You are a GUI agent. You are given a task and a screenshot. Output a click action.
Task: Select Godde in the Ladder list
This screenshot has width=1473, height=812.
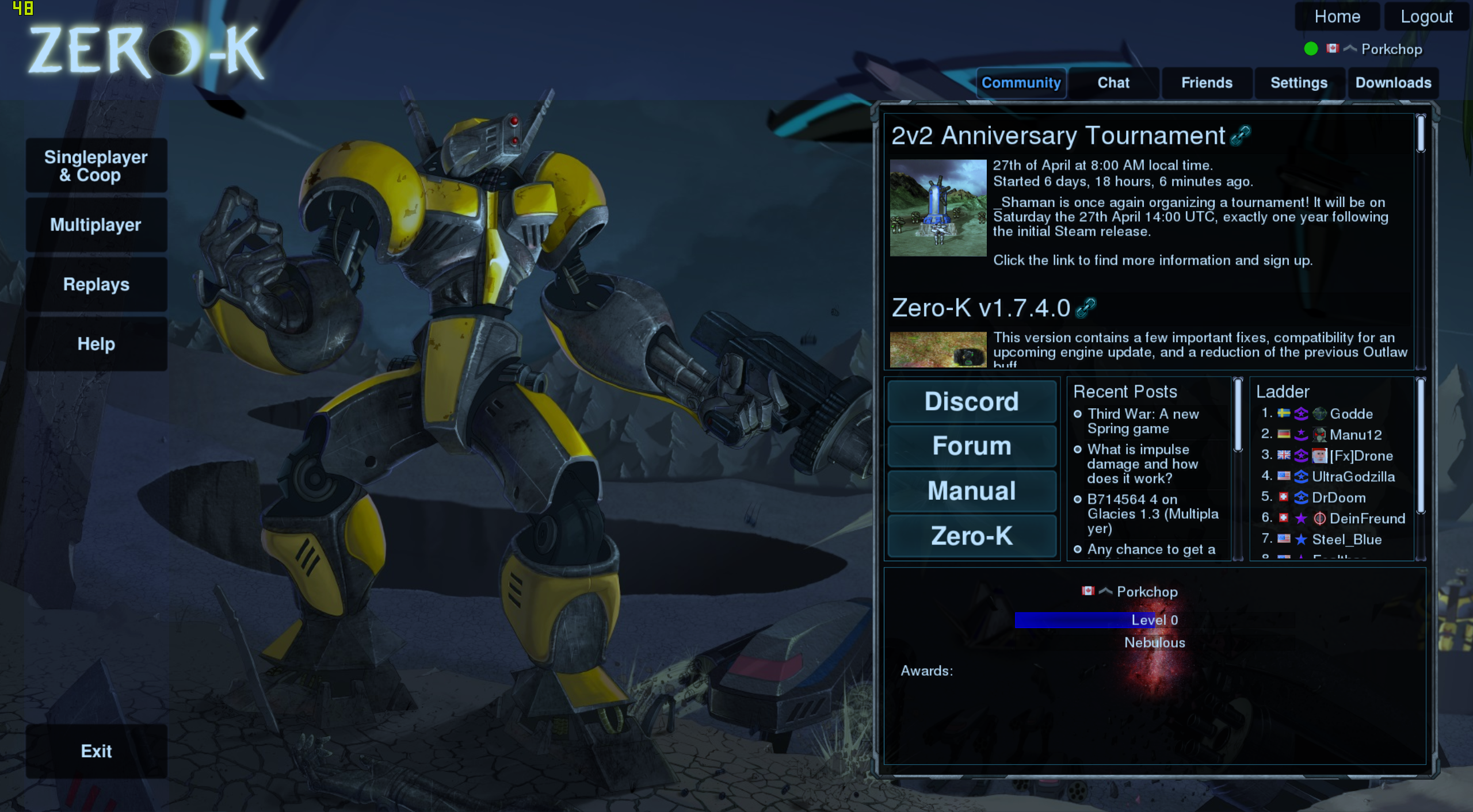click(1350, 414)
